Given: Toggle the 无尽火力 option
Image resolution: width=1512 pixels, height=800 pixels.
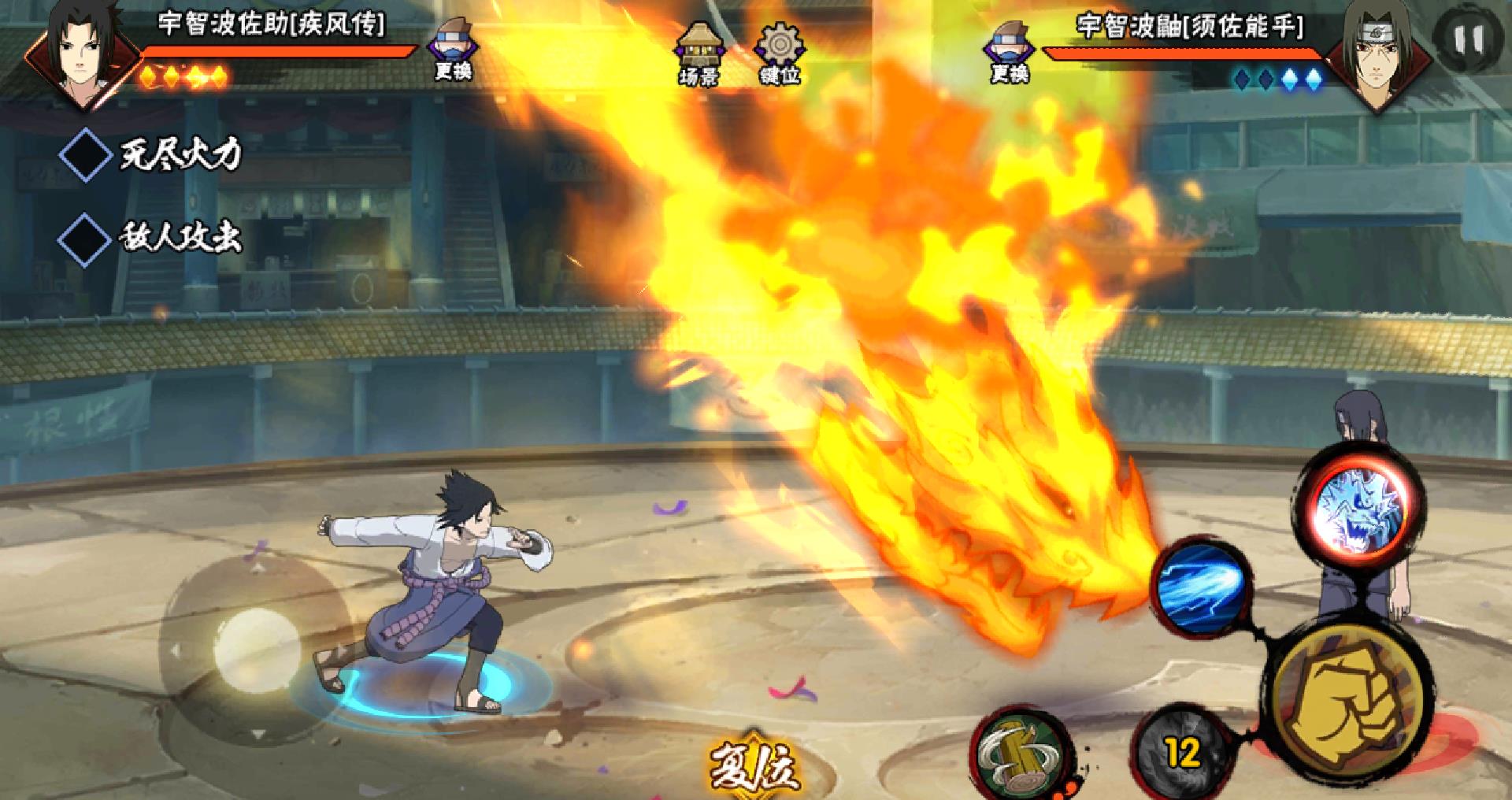Looking at the screenshot, I should (x=86, y=154).
